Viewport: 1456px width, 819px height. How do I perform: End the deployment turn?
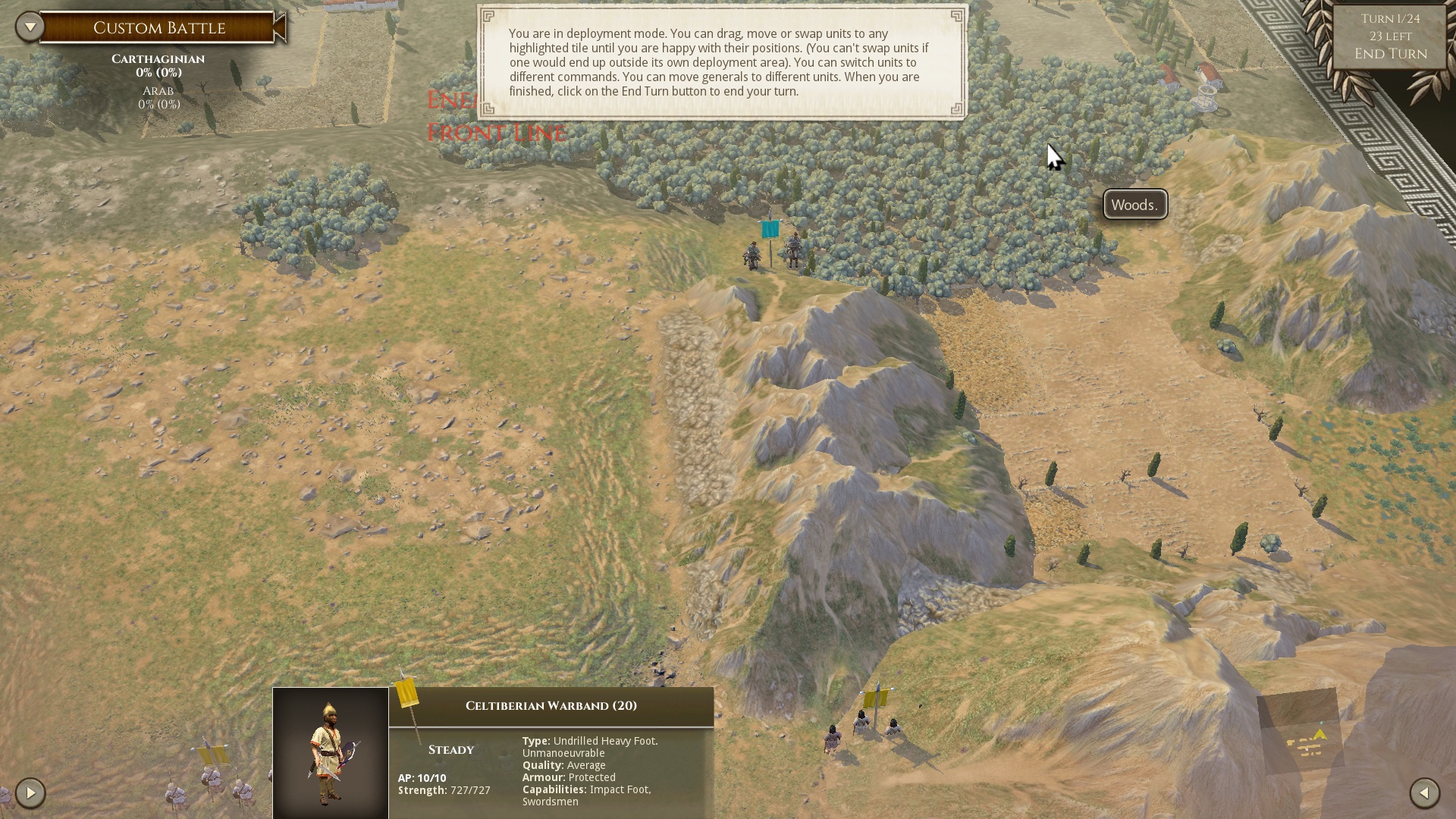tap(1390, 54)
